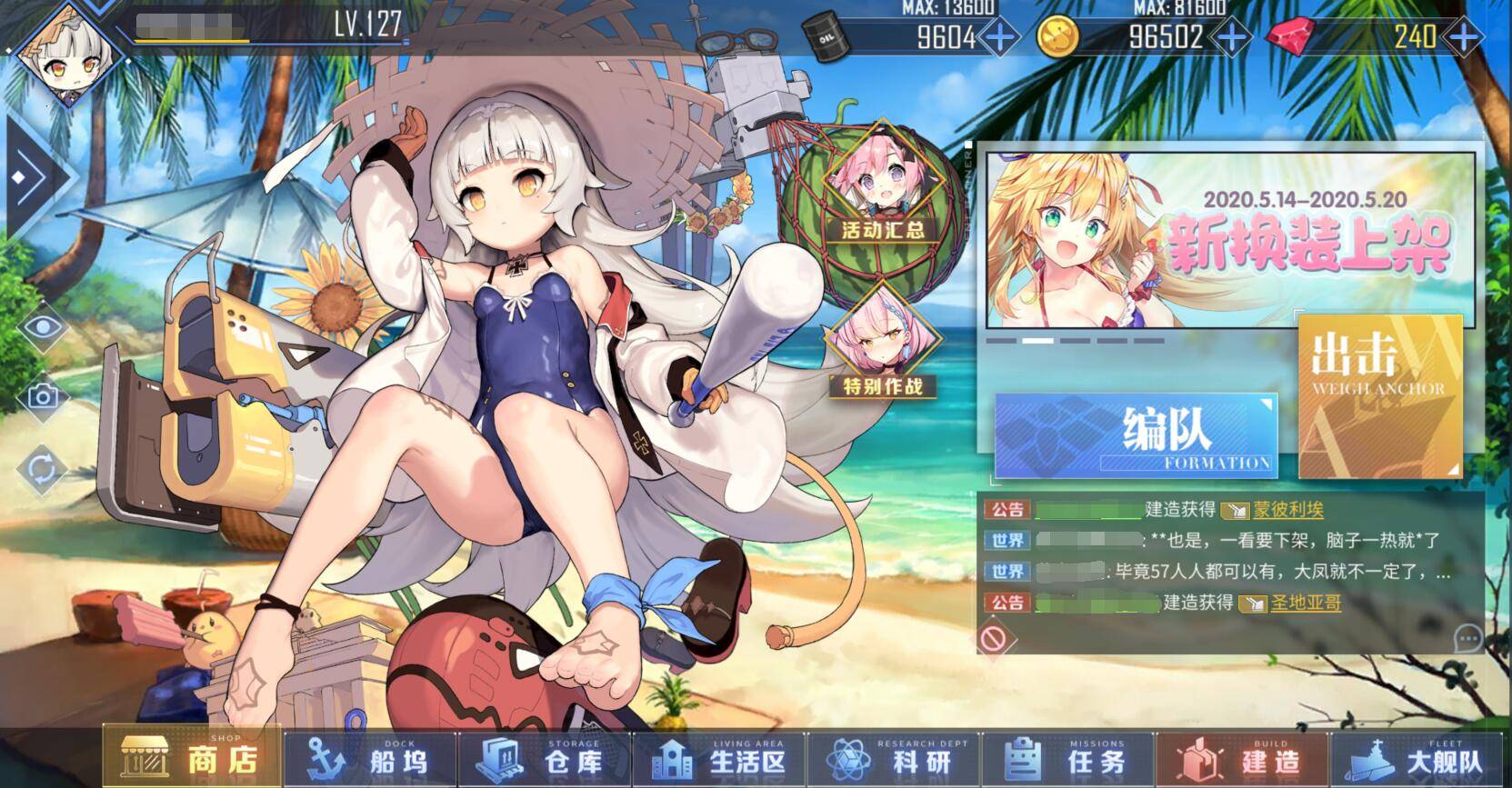Open the 建造 build menu
1512x788 pixels.
point(1242,760)
